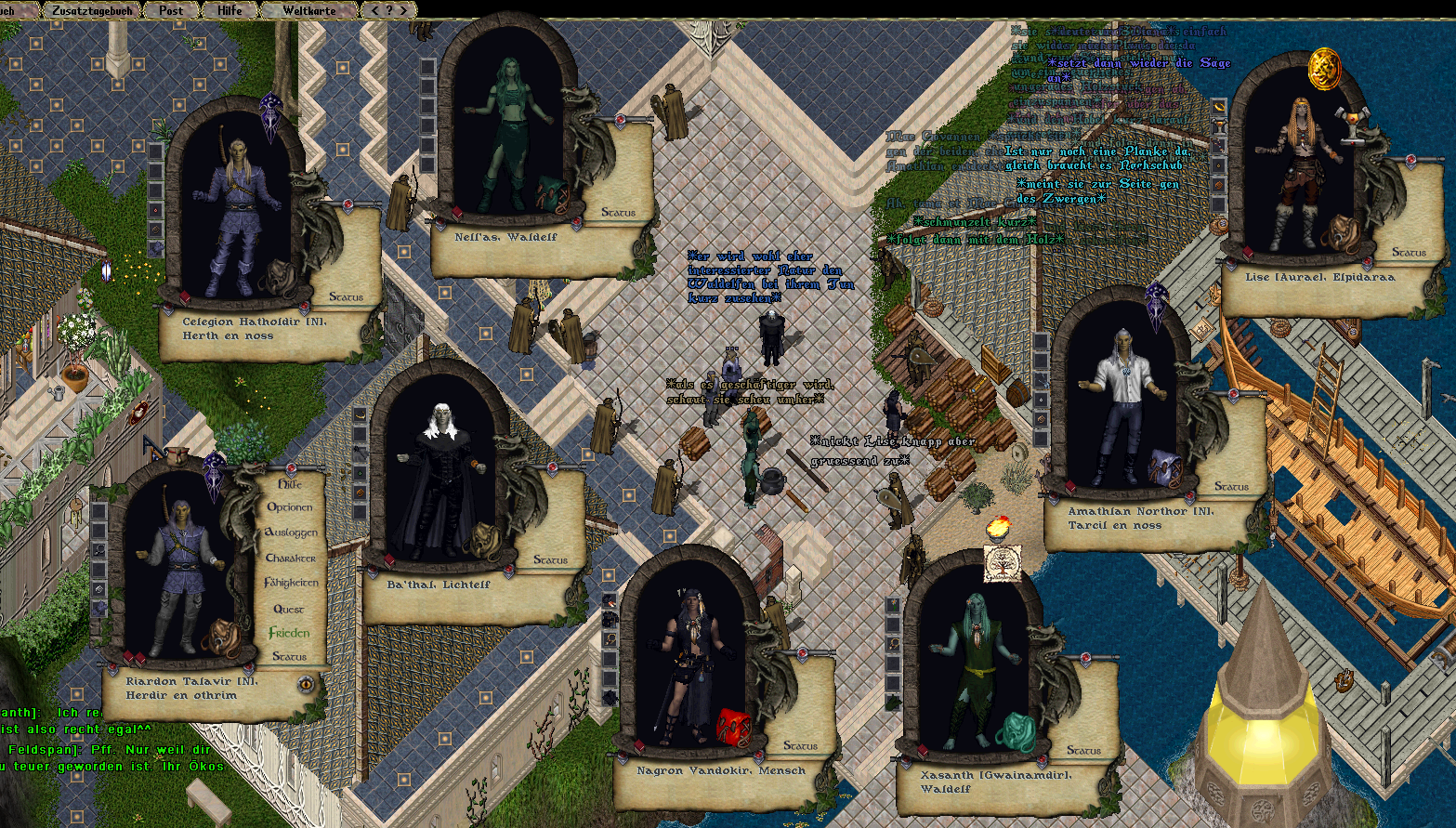Show Status for Neil'as, Waldelf
Viewport: 1456px width, 828px height.
tap(618, 213)
